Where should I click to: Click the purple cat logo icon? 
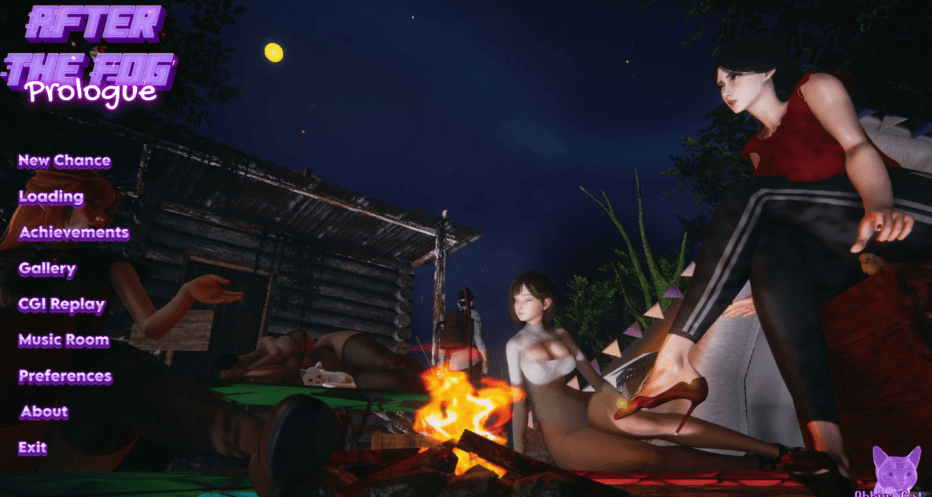896,470
